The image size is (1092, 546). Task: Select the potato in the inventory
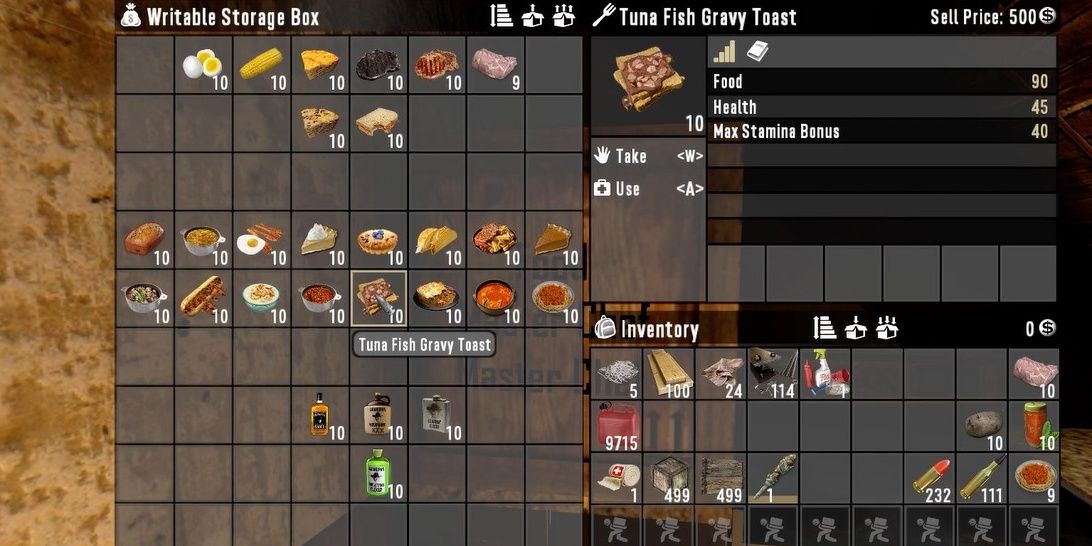pyautogui.click(x=982, y=425)
